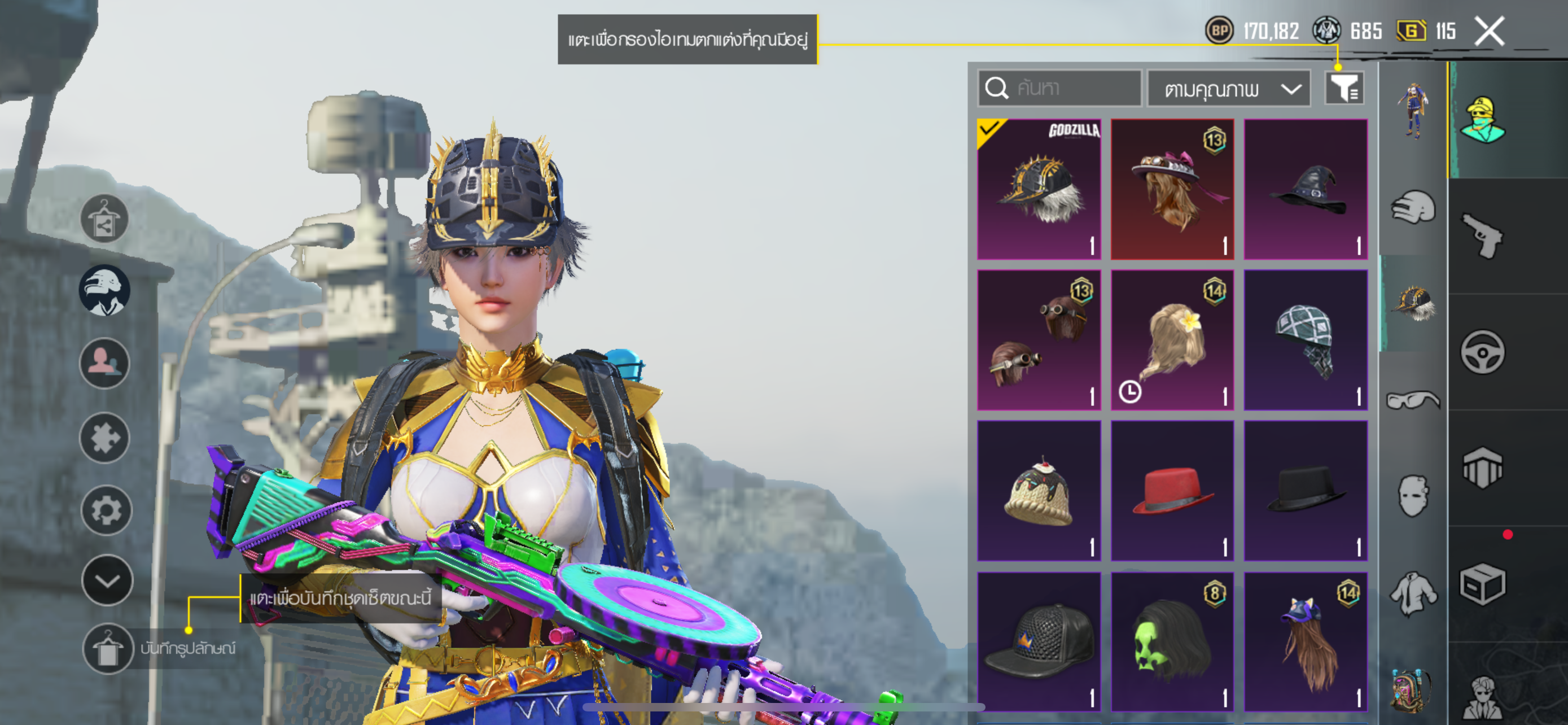Open the sort by quality dropdown
The width and height of the screenshot is (1568, 725).
point(1228,89)
